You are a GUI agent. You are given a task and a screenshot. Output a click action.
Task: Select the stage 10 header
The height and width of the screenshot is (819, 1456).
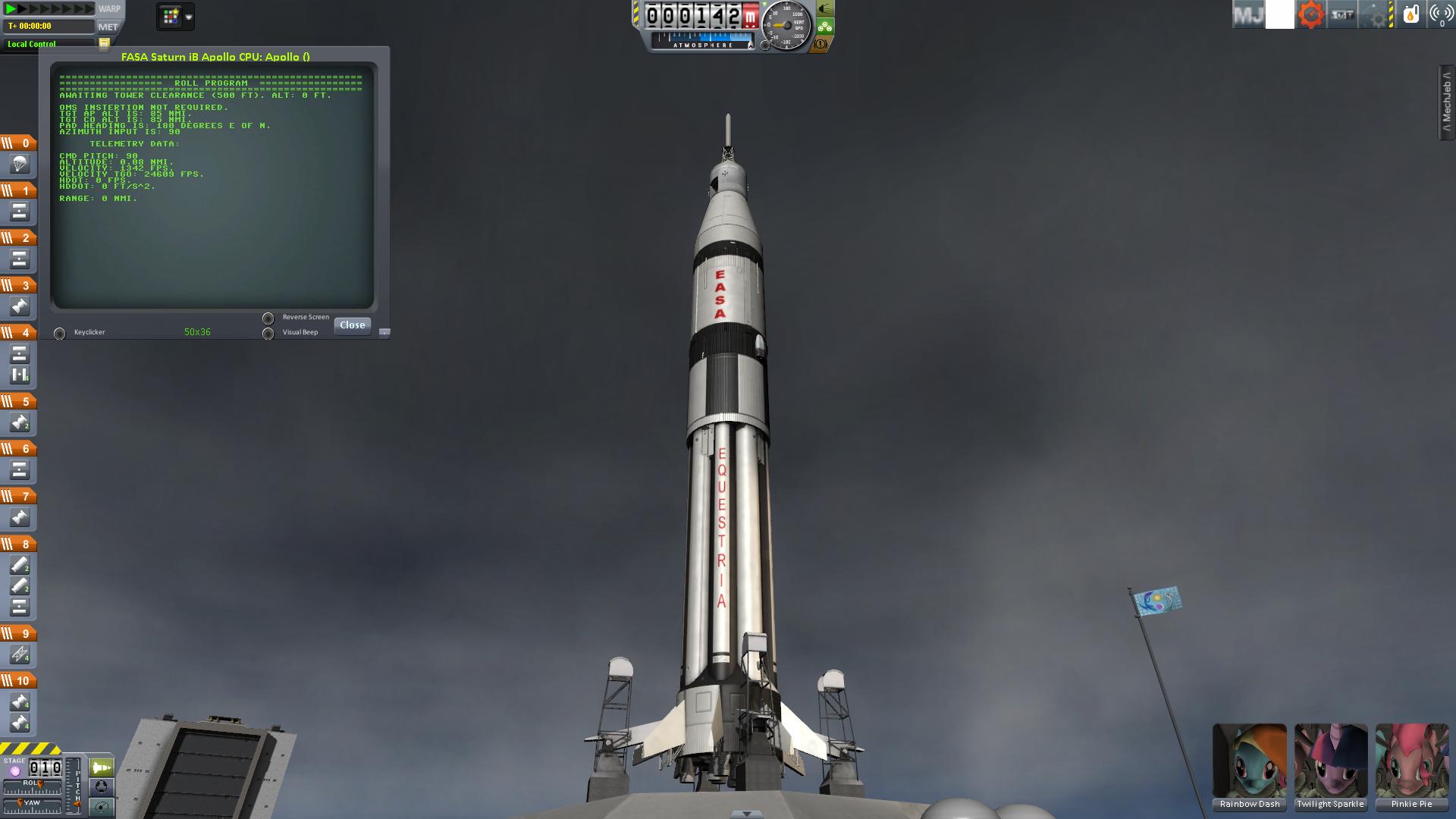tap(18, 681)
